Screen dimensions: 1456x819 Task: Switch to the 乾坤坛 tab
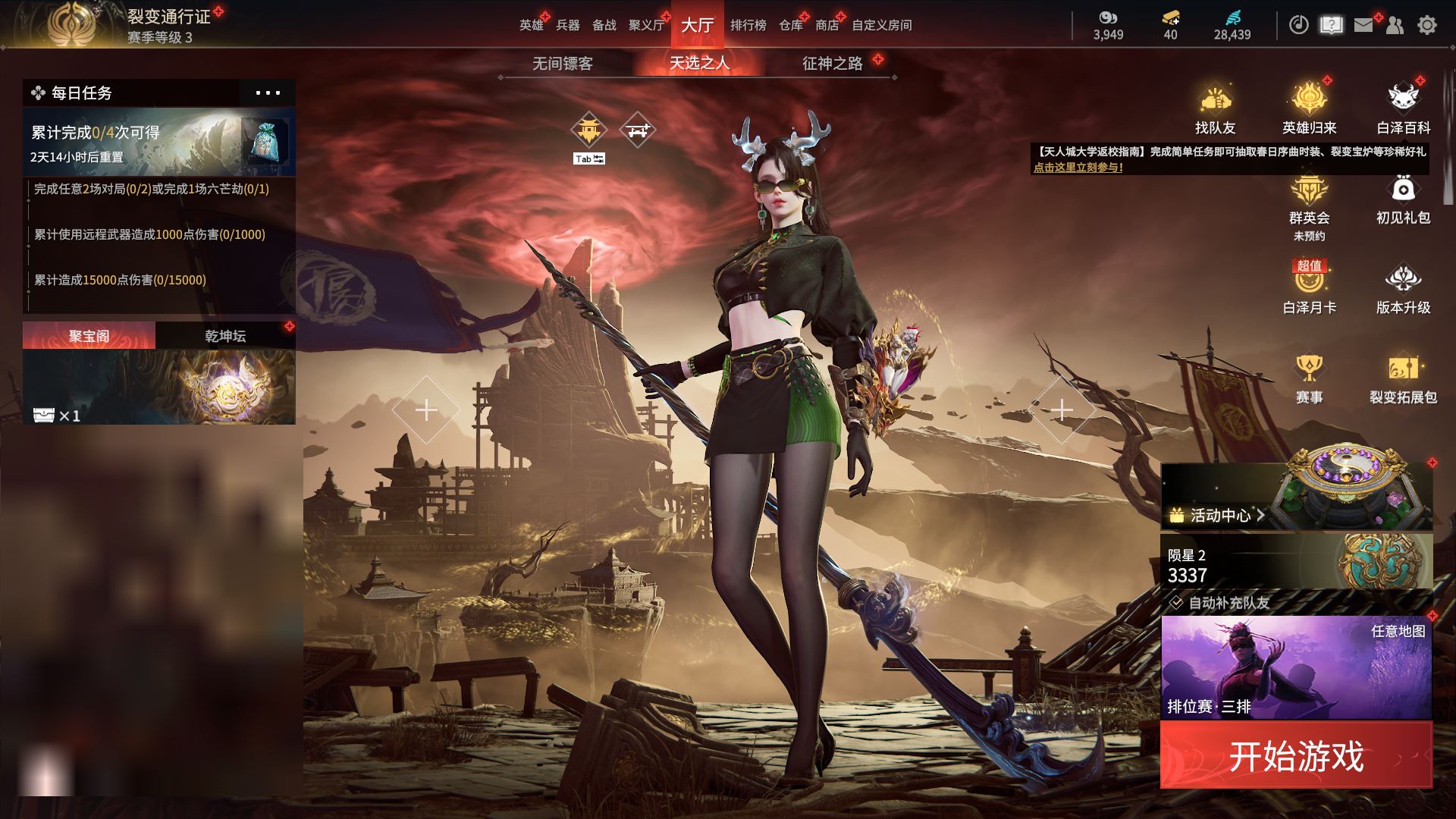click(x=225, y=336)
